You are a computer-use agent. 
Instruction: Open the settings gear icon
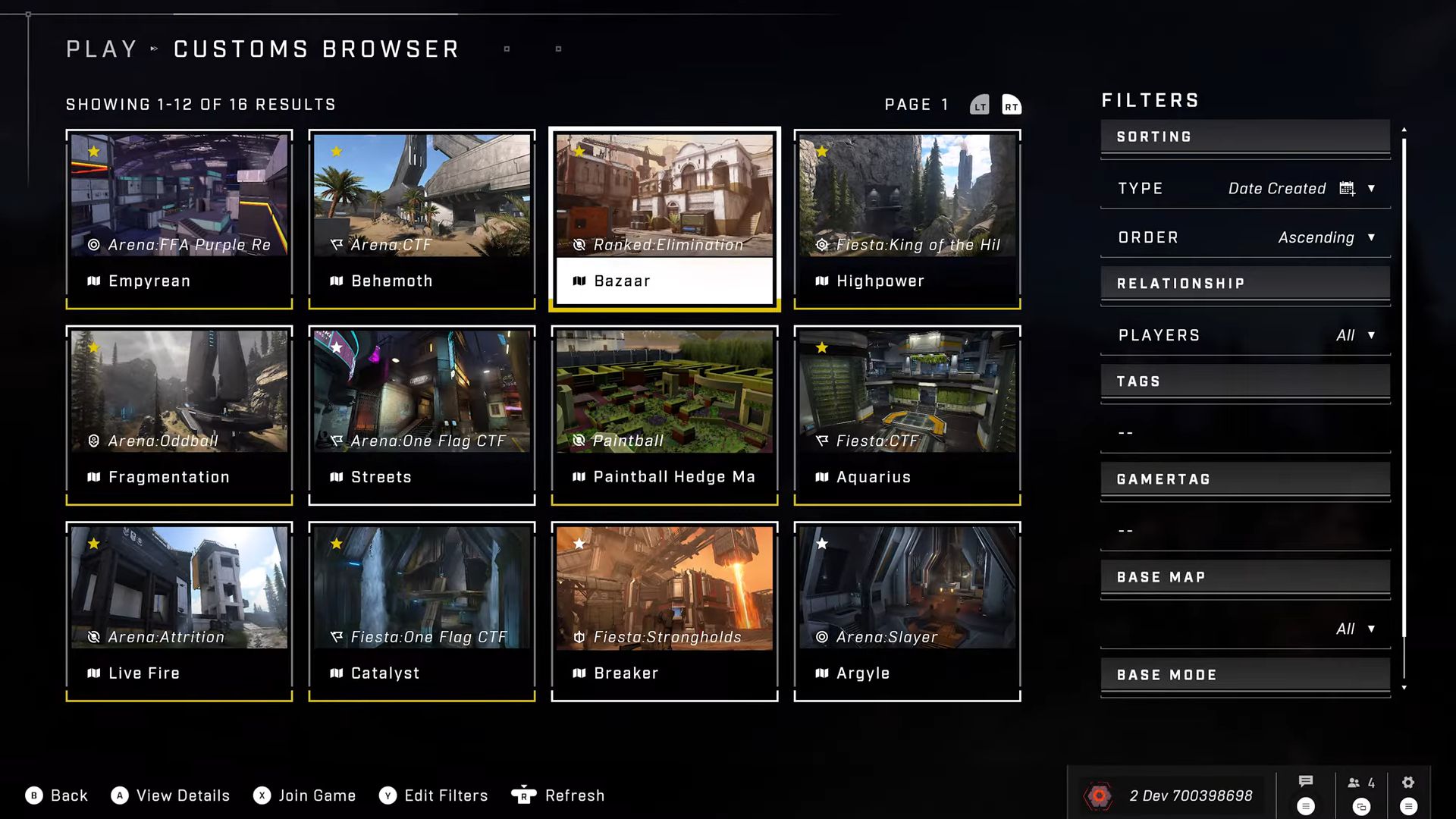pyautogui.click(x=1408, y=783)
